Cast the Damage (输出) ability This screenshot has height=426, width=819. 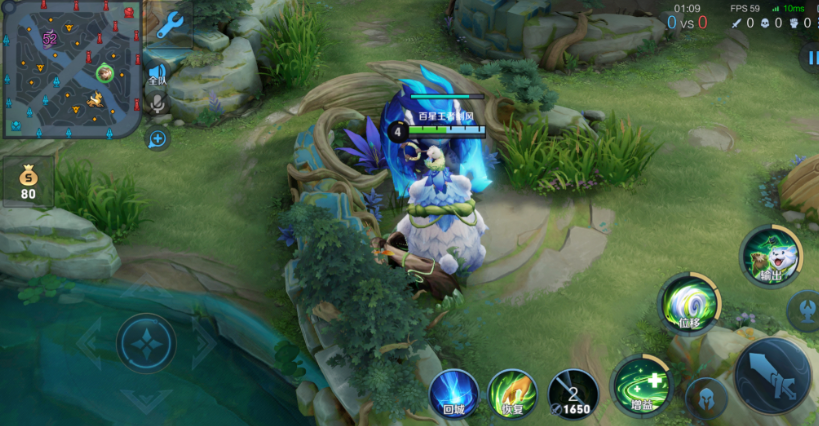769,256
